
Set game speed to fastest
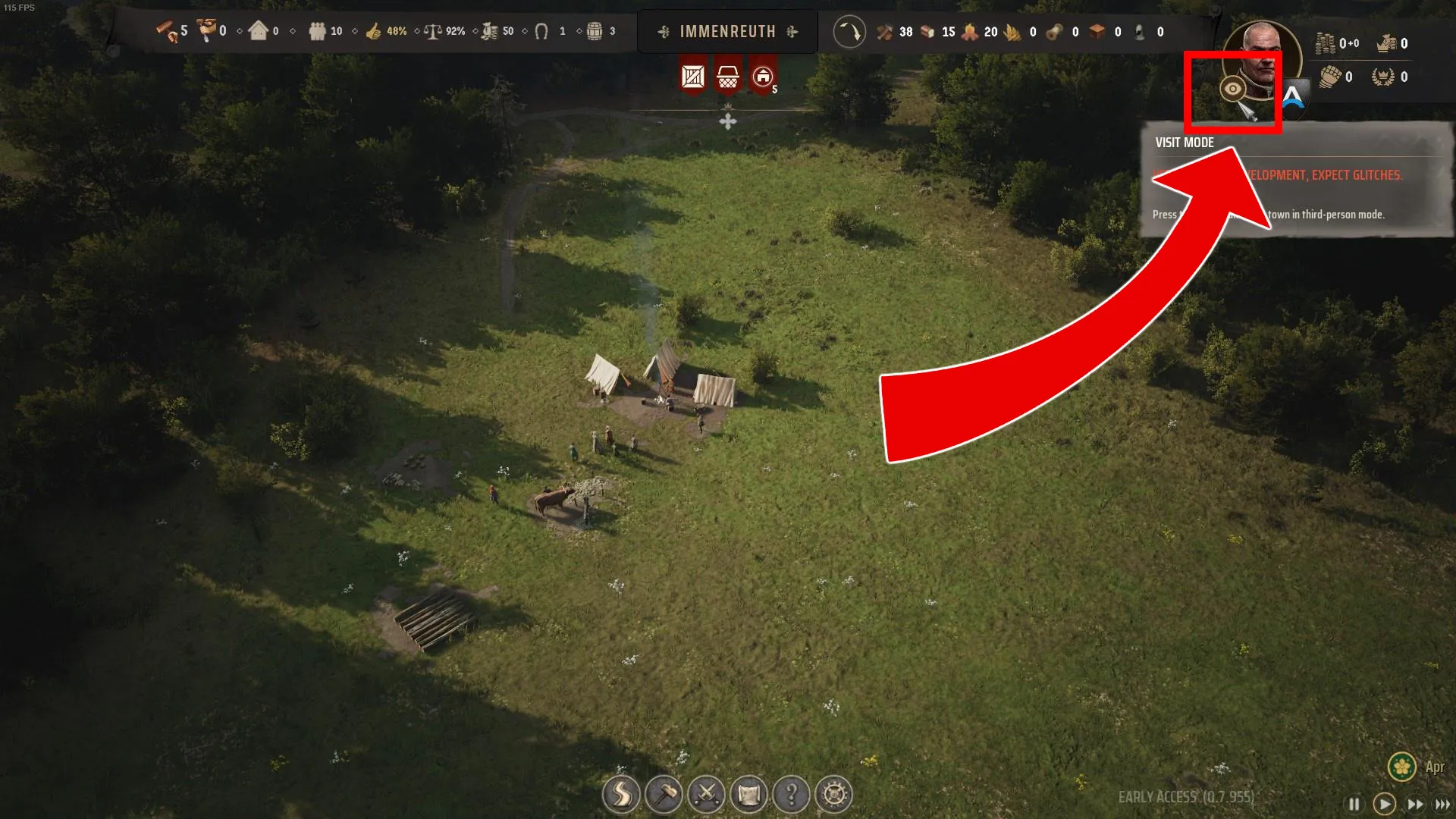1442,804
